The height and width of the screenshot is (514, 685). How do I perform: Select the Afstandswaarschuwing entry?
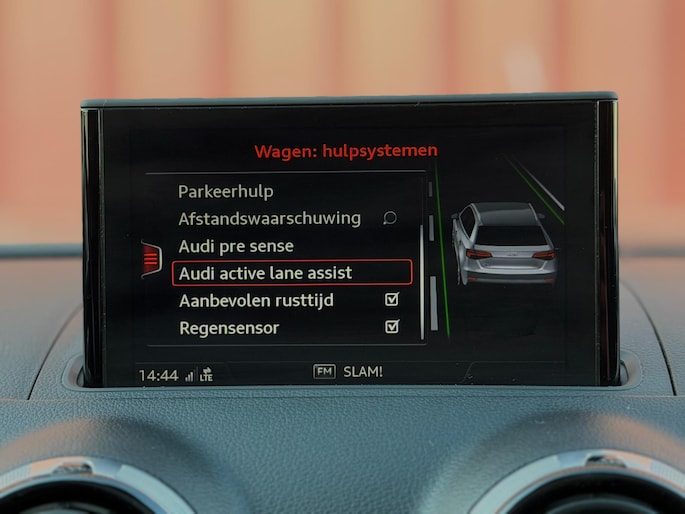[x=269, y=218]
